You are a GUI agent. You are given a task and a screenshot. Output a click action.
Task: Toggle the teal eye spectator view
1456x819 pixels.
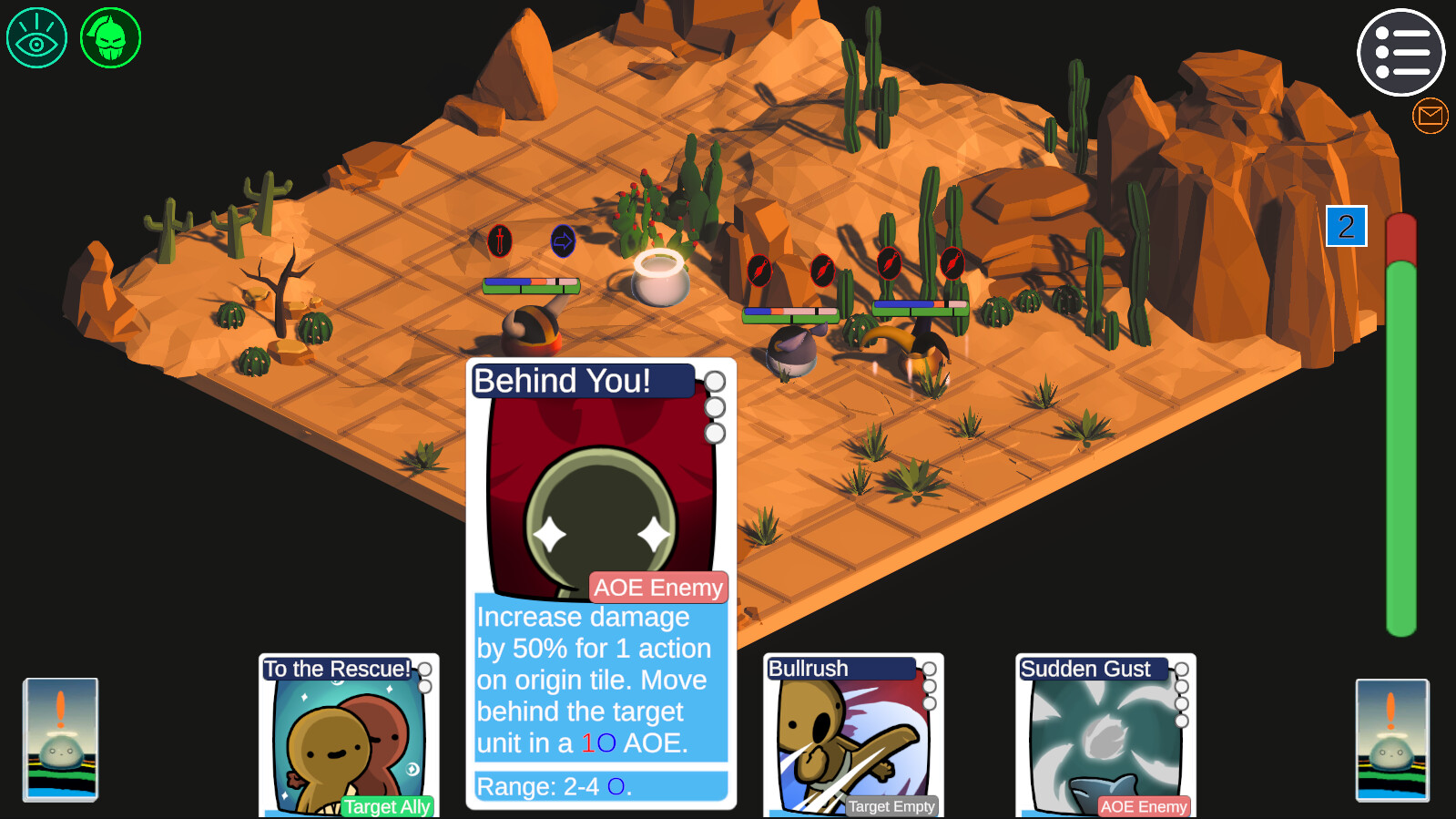[x=36, y=36]
